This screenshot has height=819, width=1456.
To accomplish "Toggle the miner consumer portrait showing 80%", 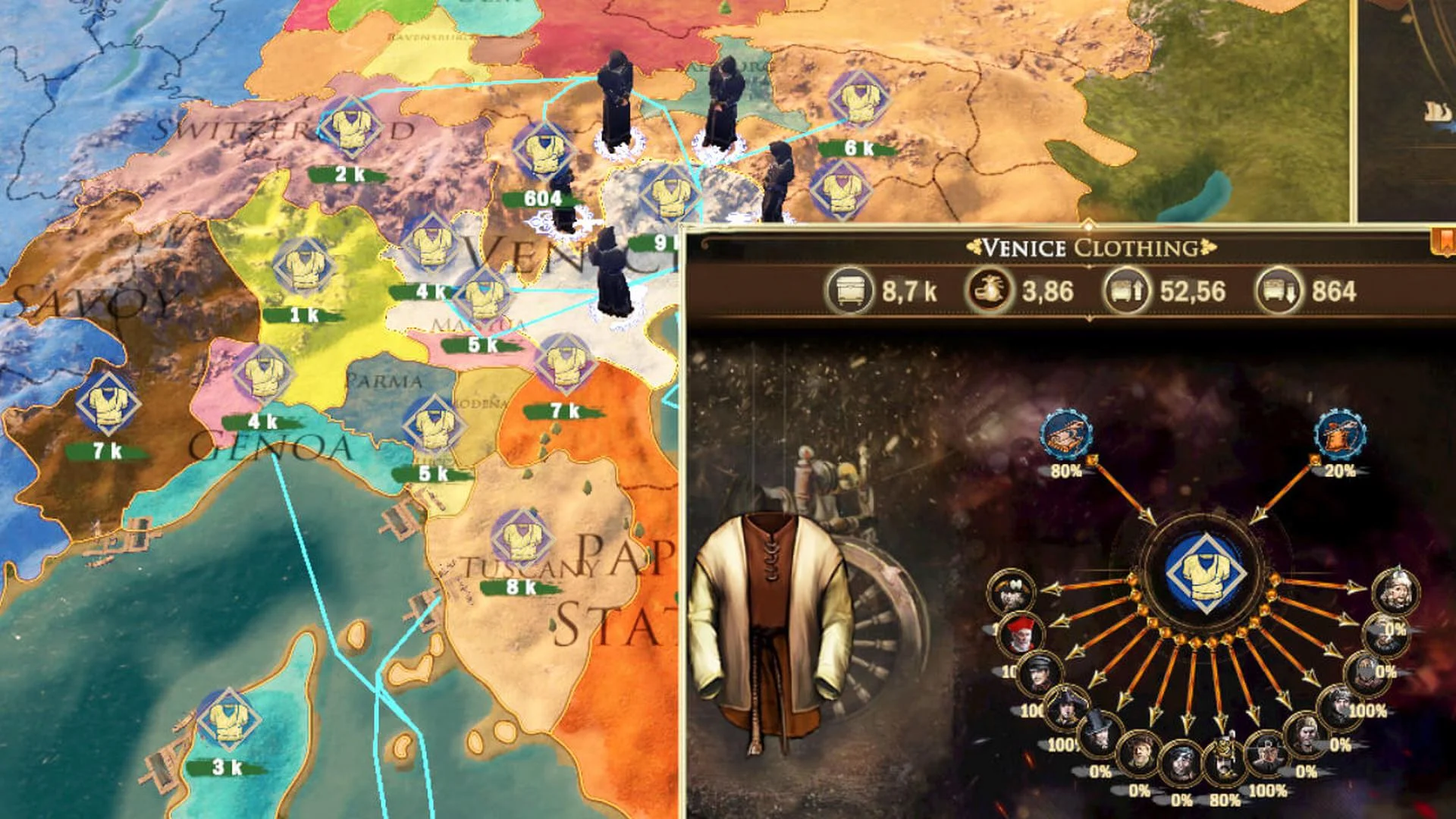I will [1223, 756].
